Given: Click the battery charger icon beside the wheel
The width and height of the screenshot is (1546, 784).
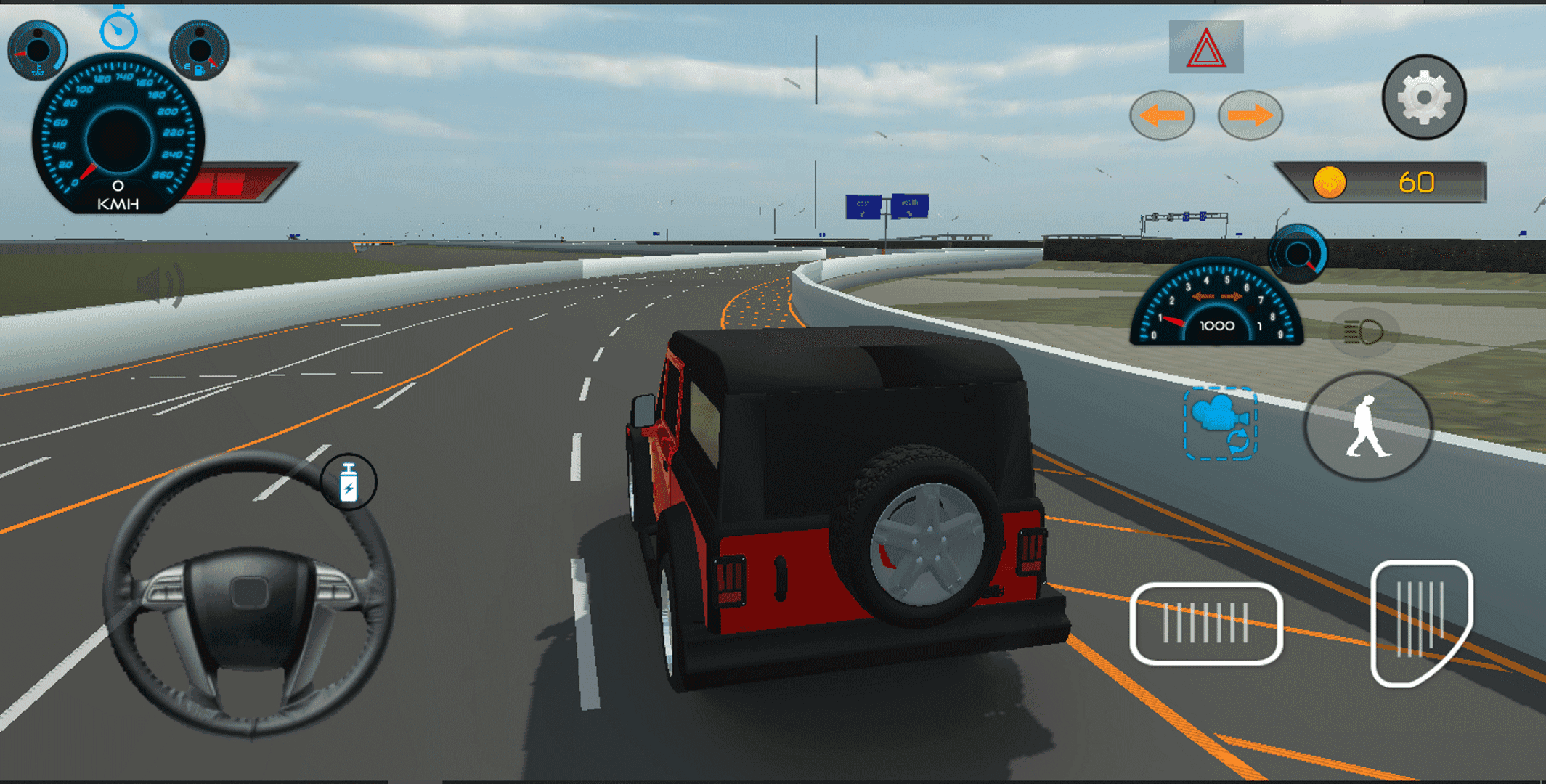Looking at the screenshot, I should point(349,483).
